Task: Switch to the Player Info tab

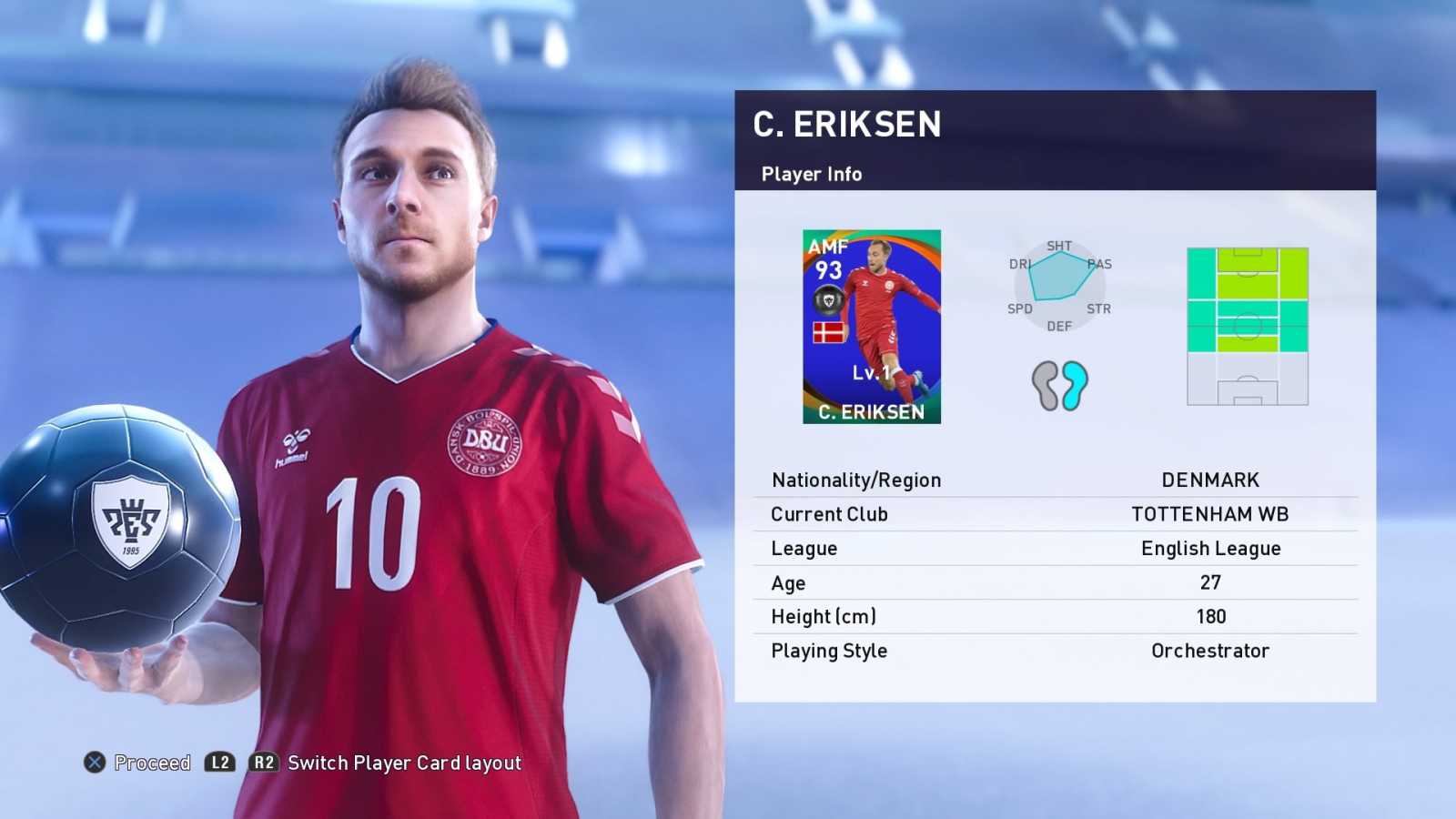Action: (810, 174)
